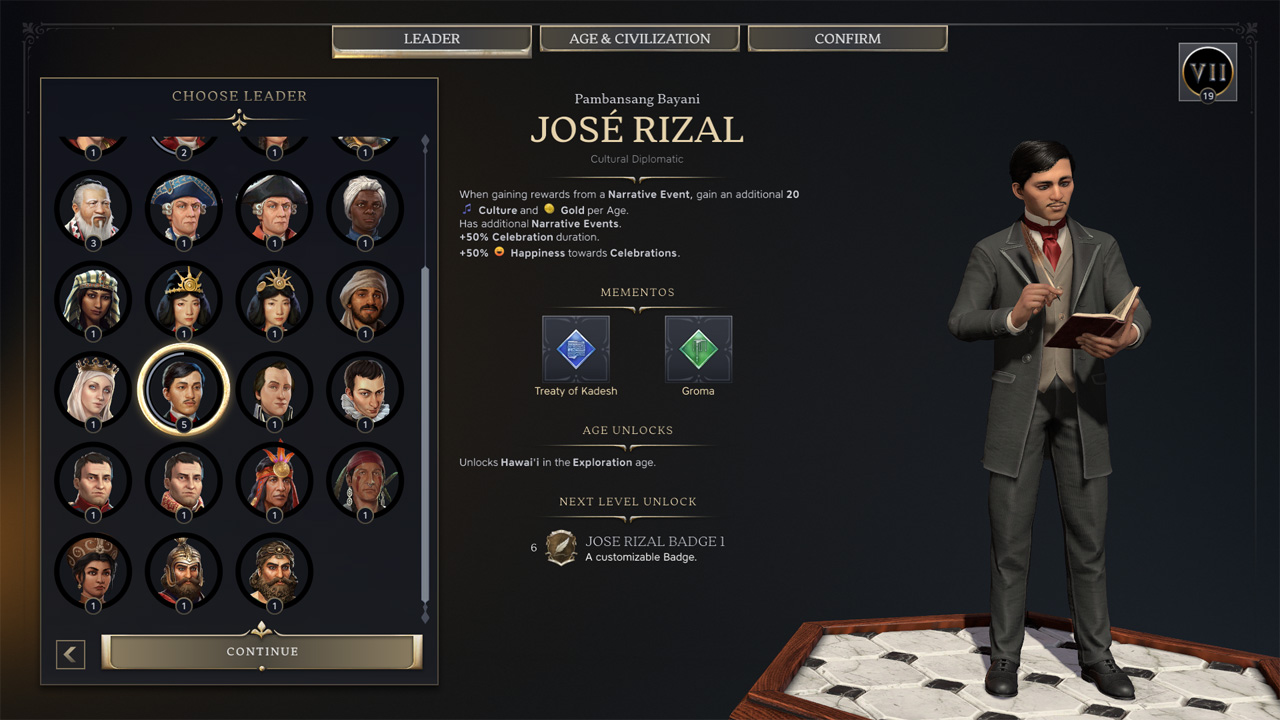Click the VII profile level badge

coord(1208,72)
